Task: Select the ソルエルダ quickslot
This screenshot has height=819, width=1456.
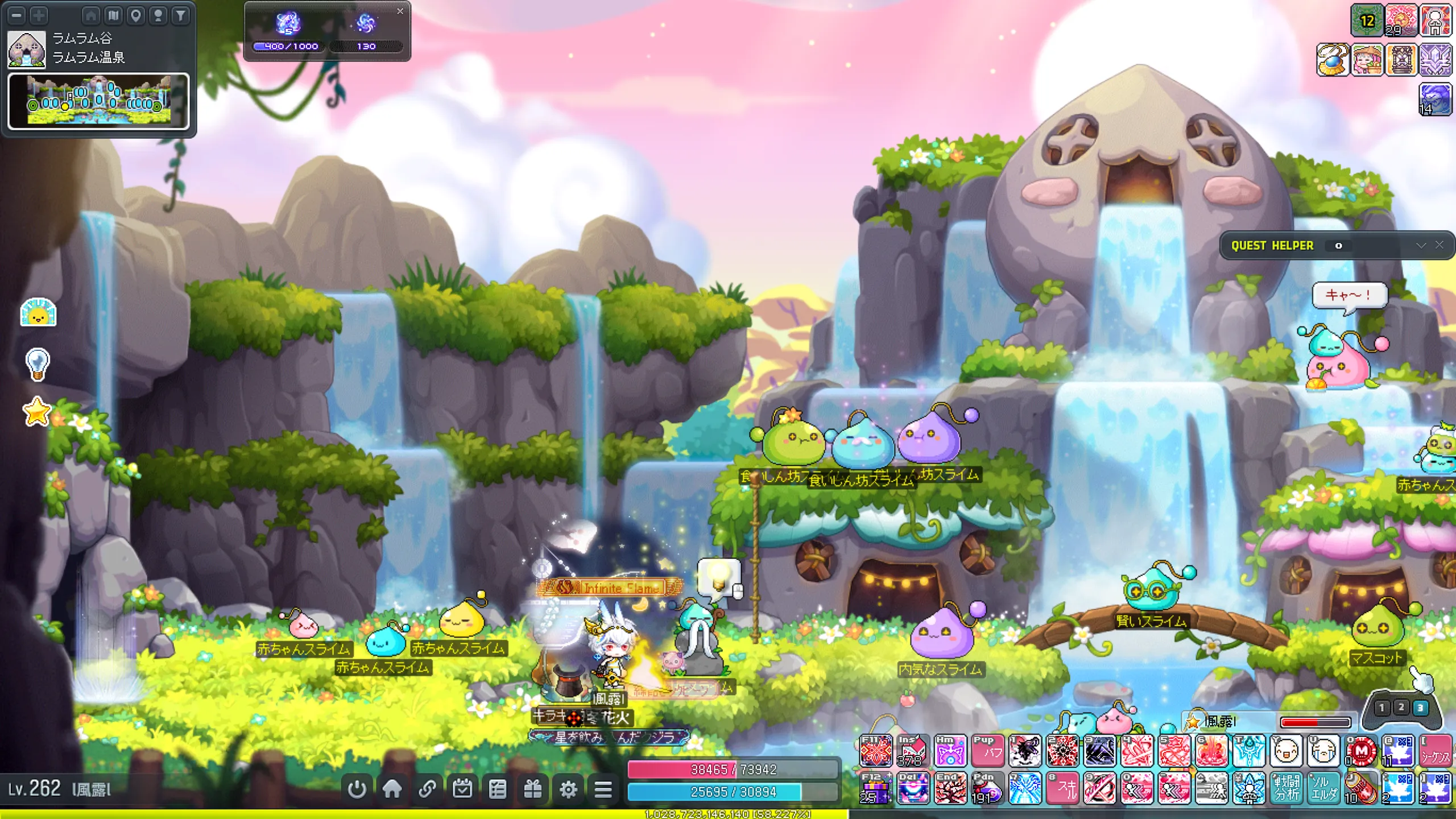Action: 1323,788
